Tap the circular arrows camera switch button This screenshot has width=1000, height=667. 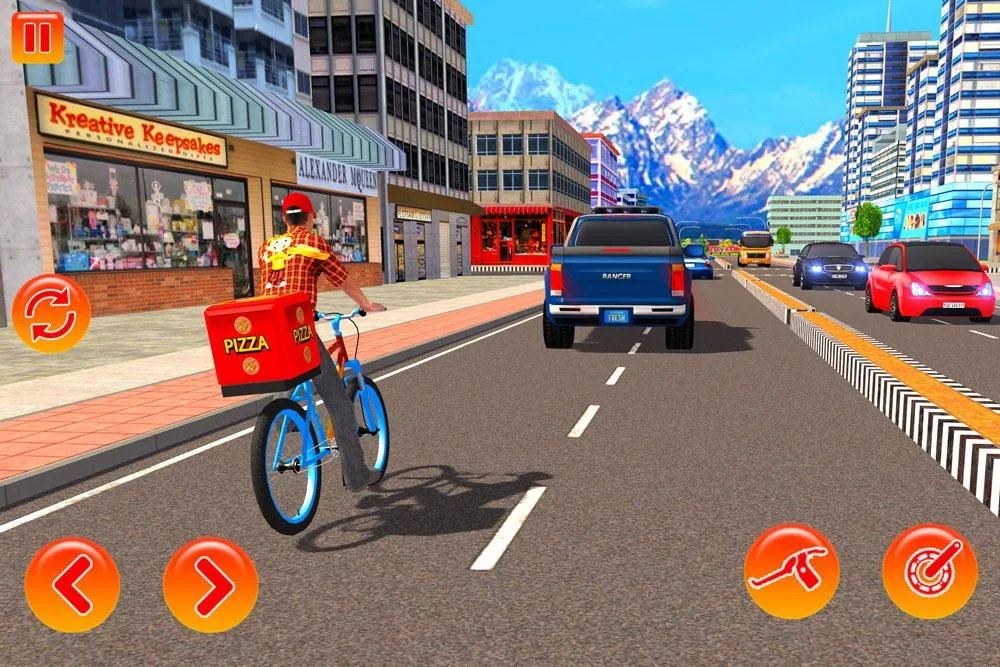coord(51,313)
